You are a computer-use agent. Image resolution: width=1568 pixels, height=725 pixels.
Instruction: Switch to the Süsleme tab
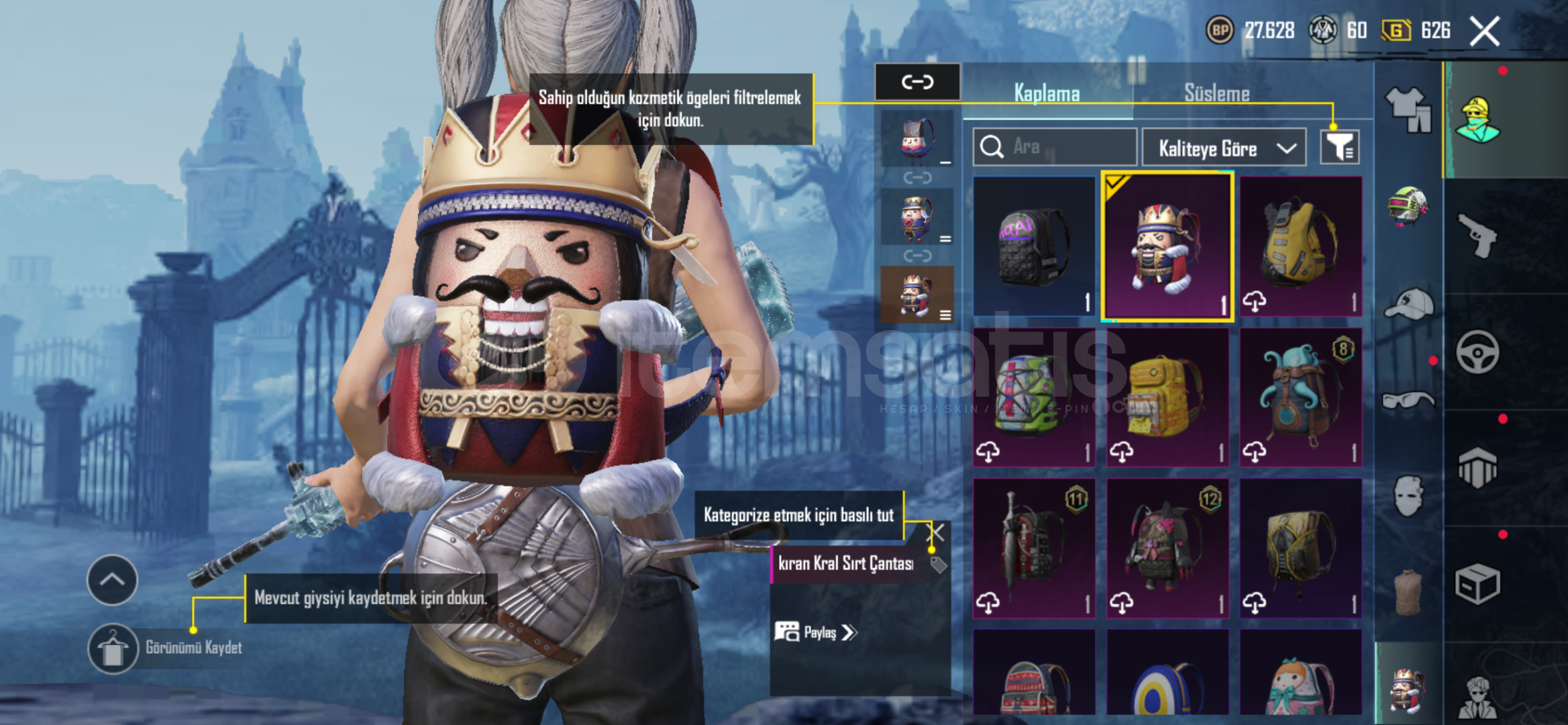(x=1216, y=93)
